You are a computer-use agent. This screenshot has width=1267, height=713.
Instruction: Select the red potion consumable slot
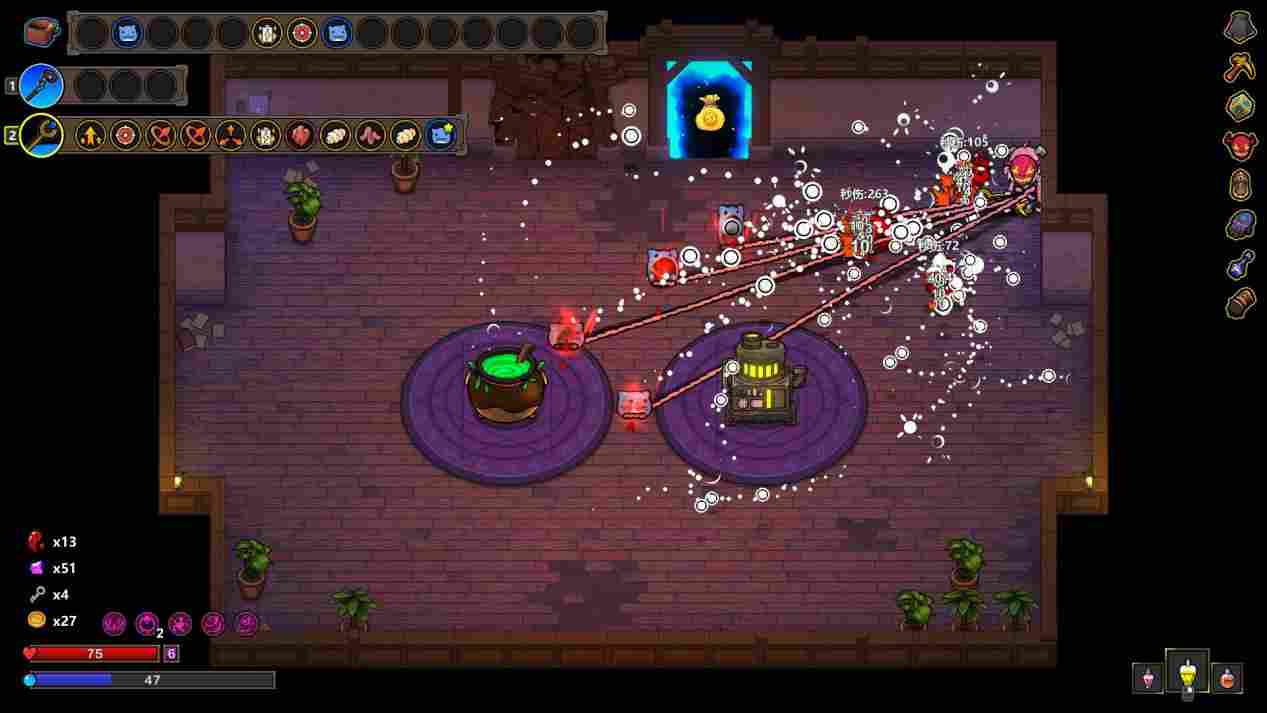[x=1227, y=677]
